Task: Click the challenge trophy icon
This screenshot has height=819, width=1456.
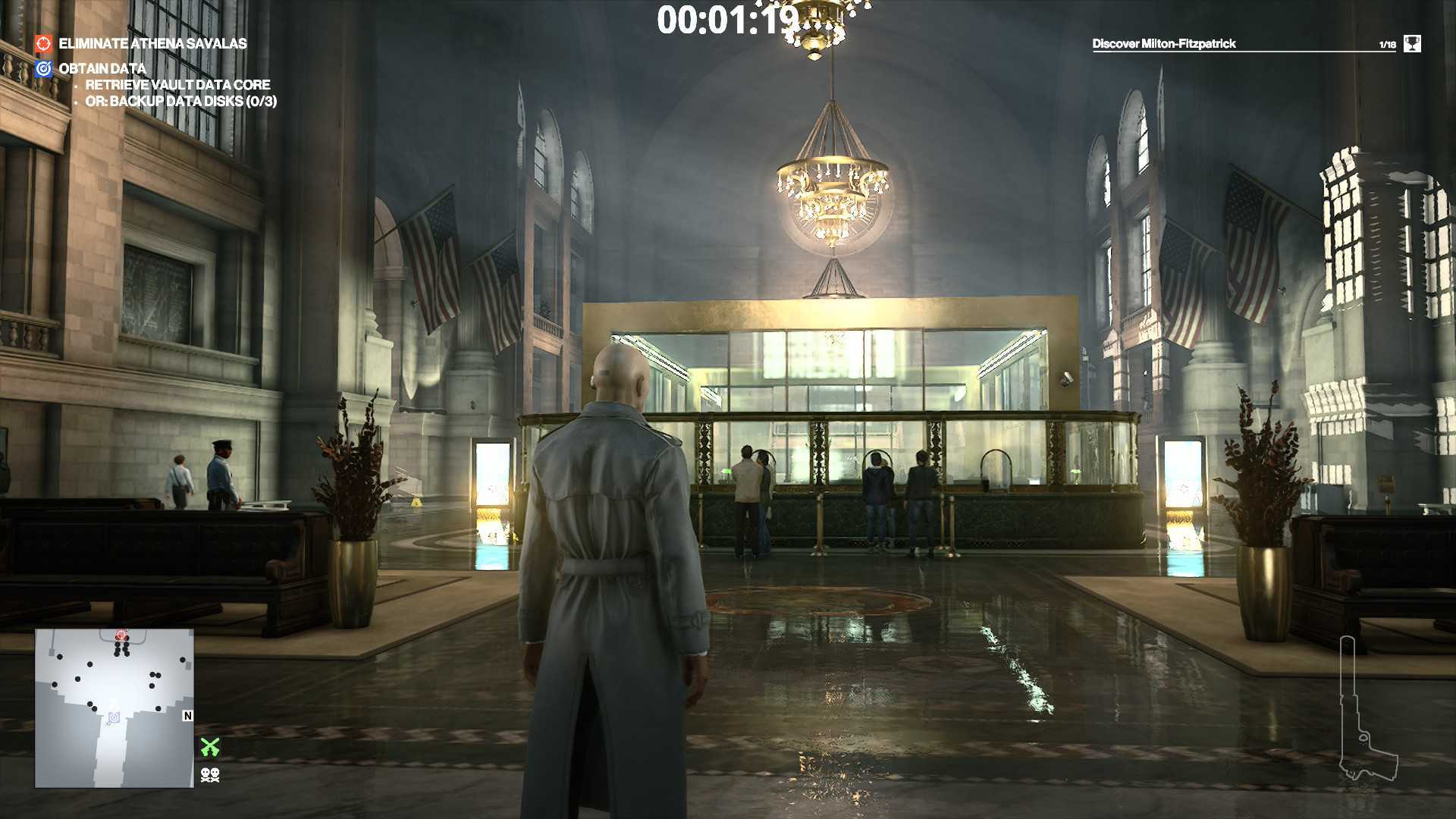Action: point(1411,44)
